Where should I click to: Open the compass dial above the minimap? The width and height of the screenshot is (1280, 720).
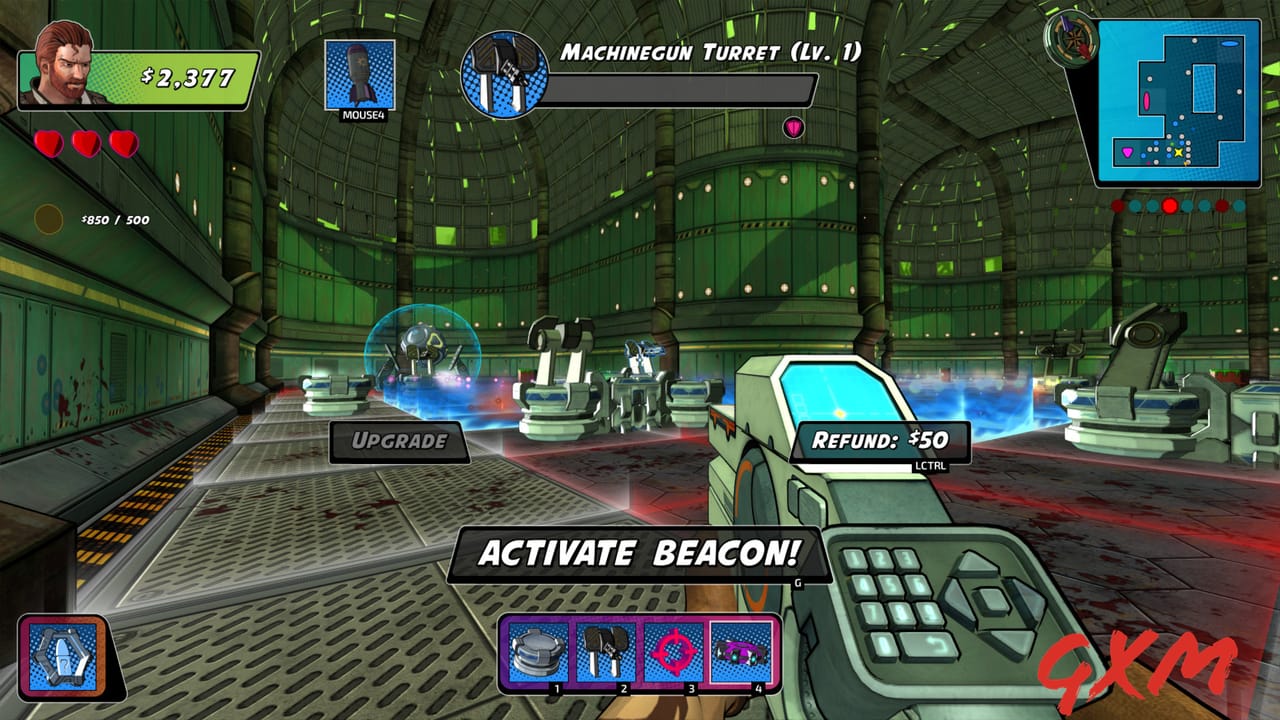point(1074,39)
